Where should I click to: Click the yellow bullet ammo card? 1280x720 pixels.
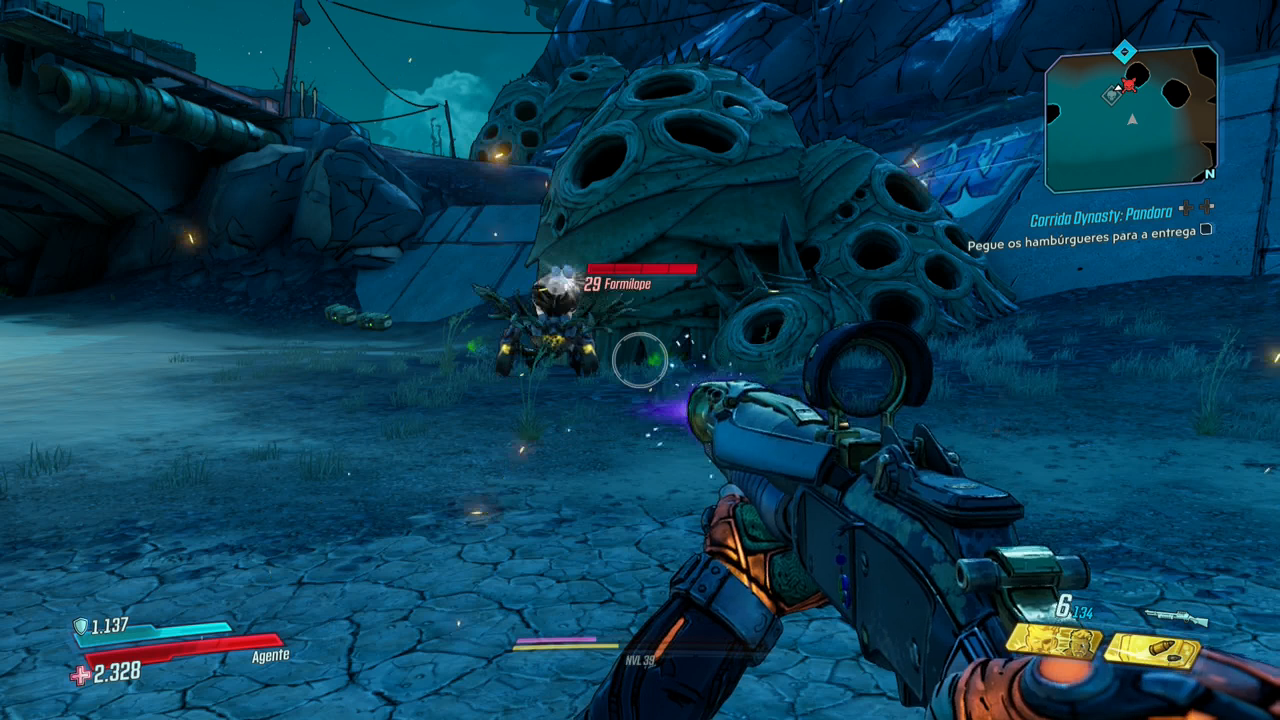tap(1152, 651)
